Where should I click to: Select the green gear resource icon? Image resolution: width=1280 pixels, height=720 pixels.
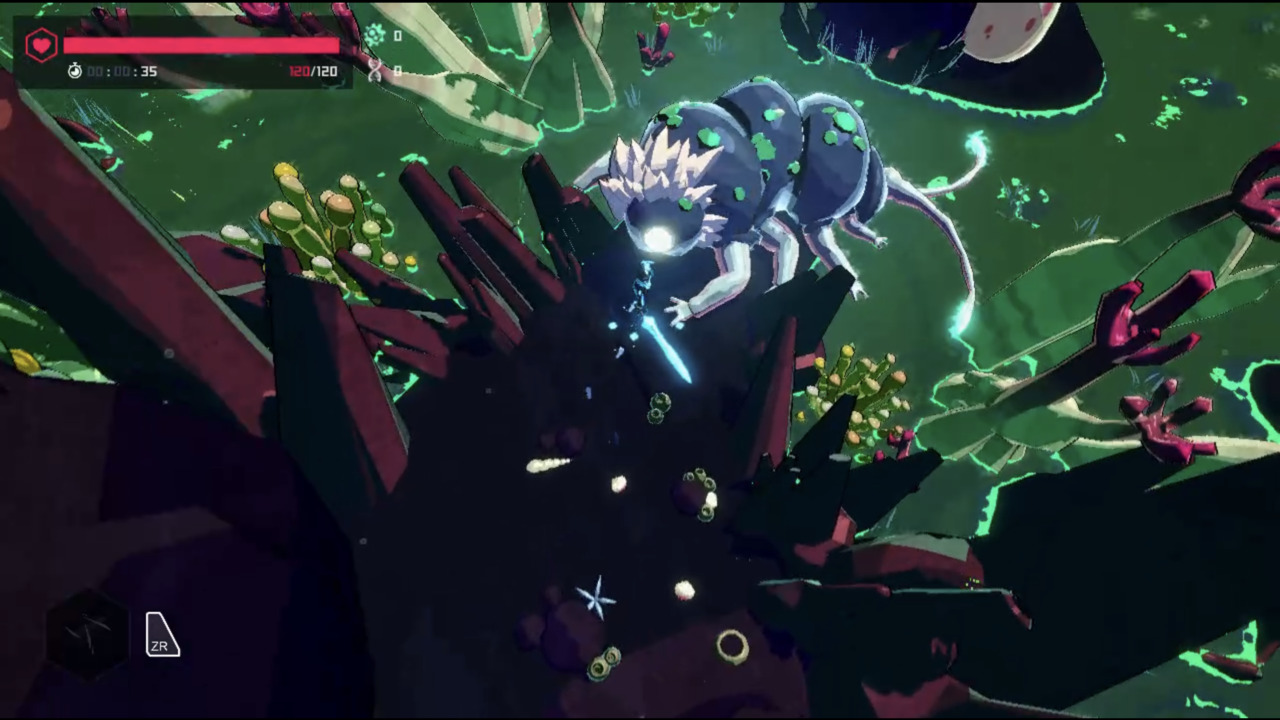374,36
